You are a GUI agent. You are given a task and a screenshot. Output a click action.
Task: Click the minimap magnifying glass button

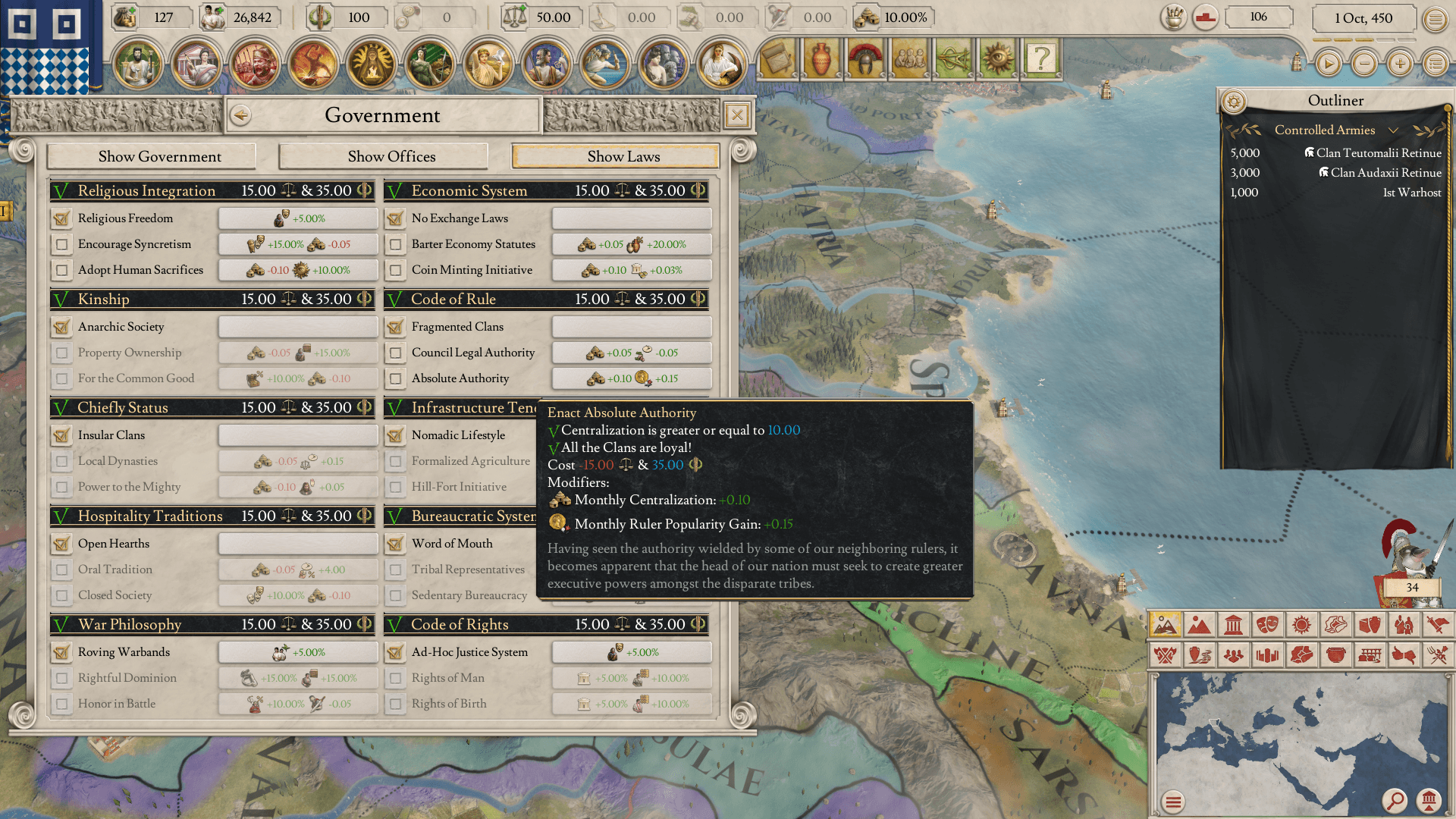pyautogui.click(x=1395, y=800)
